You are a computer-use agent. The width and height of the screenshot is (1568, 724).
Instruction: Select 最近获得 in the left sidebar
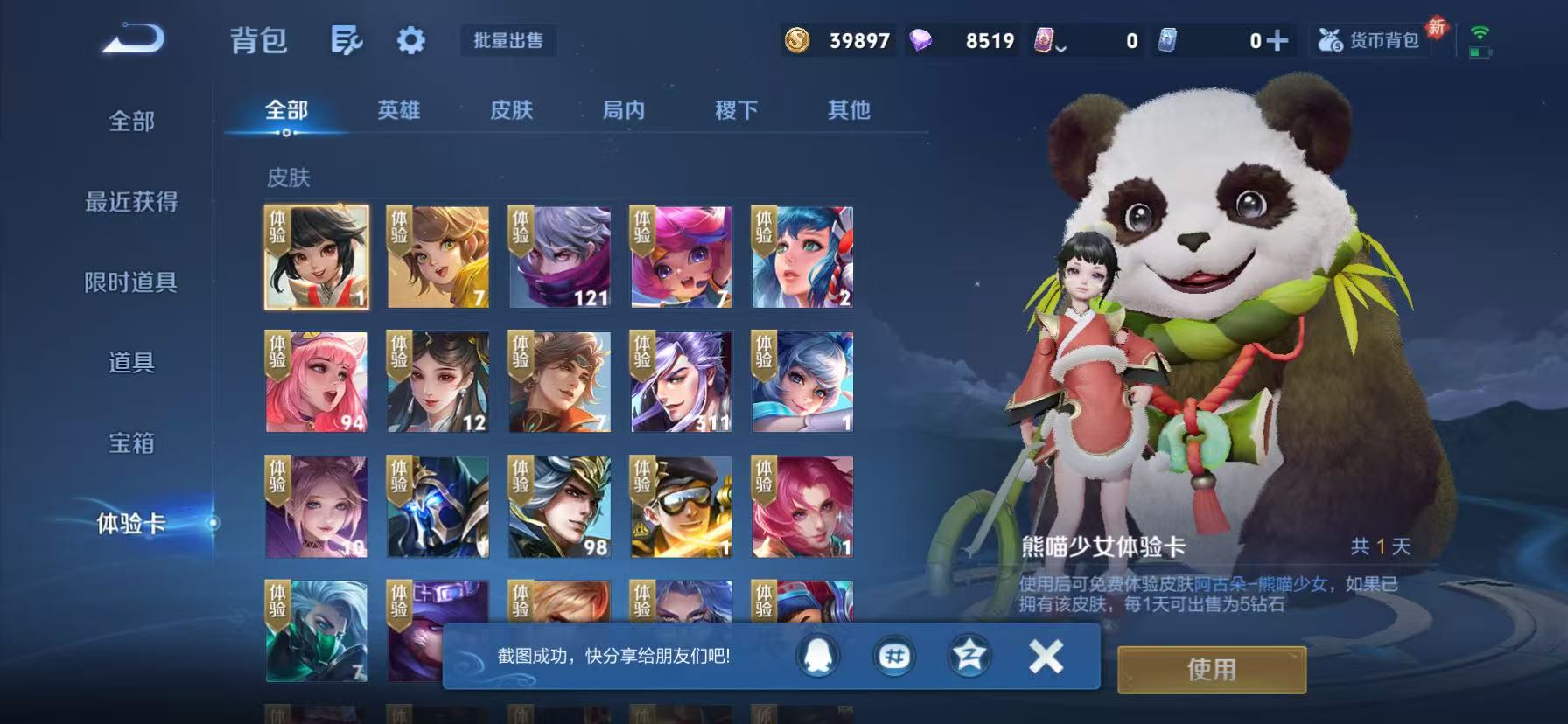click(129, 203)
